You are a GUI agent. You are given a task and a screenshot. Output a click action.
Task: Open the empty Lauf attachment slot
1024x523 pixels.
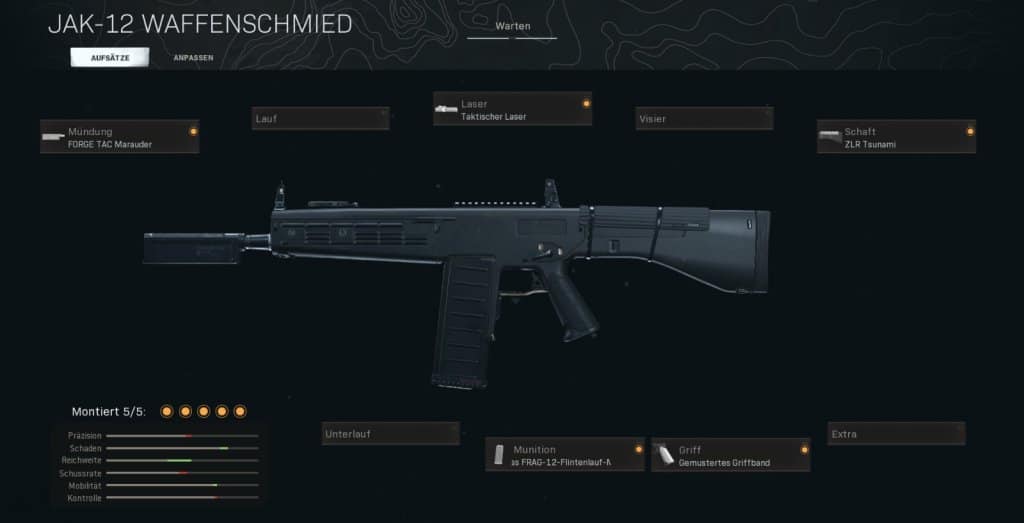(320, 119)
